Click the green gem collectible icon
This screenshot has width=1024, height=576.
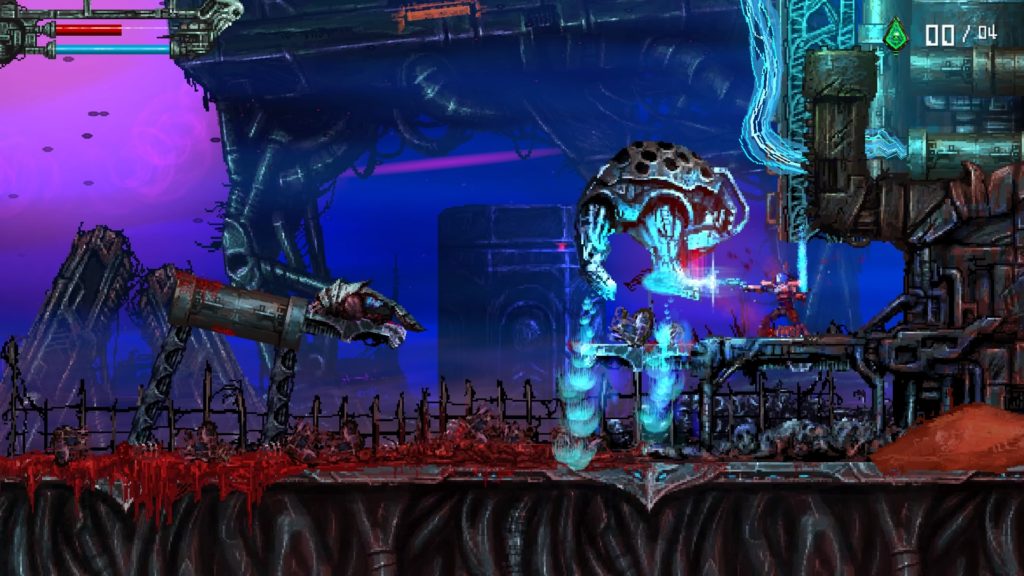897,35
